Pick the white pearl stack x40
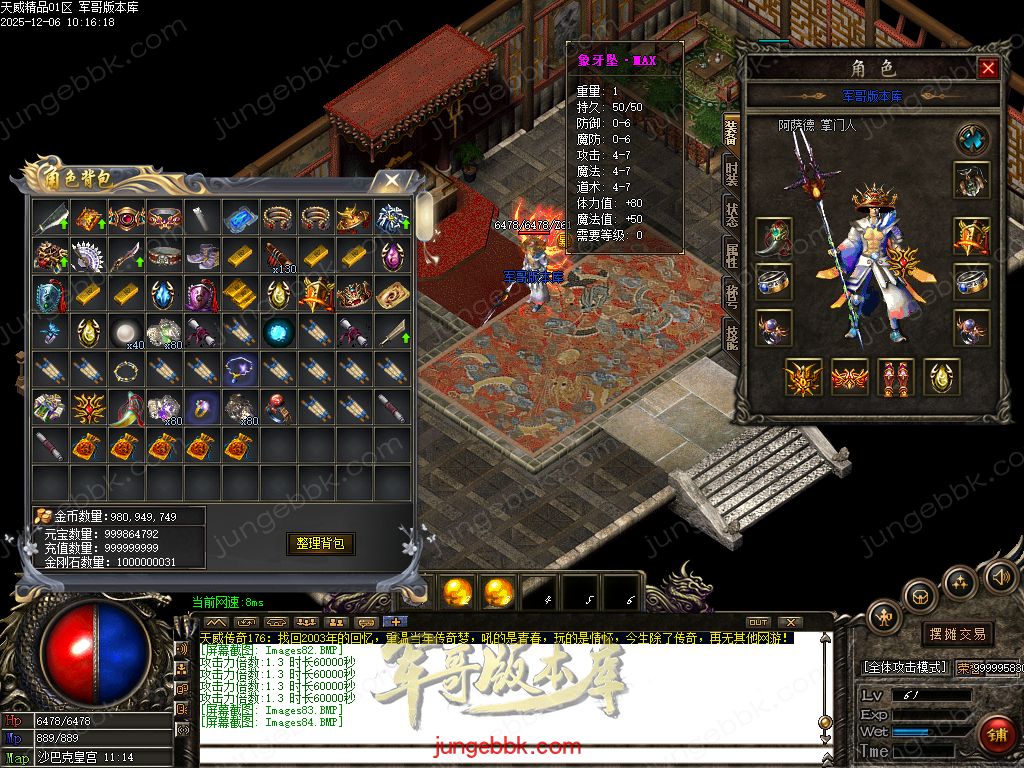 point(125,331)
